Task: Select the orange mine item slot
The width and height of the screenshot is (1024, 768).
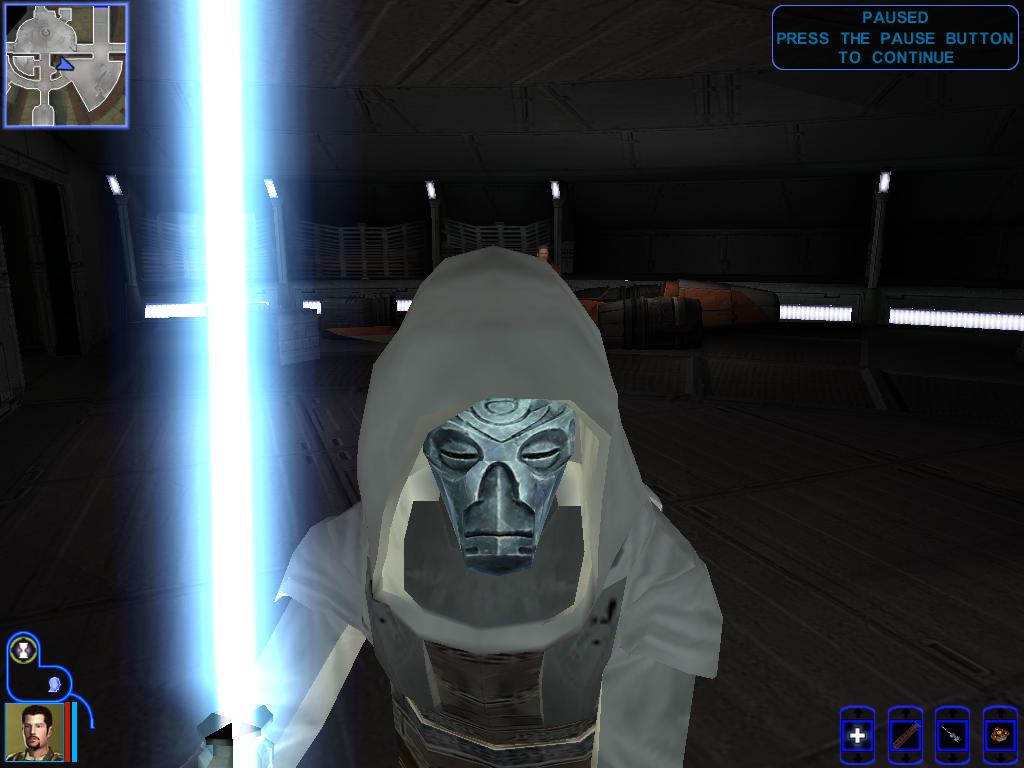Action: [999, 737]
